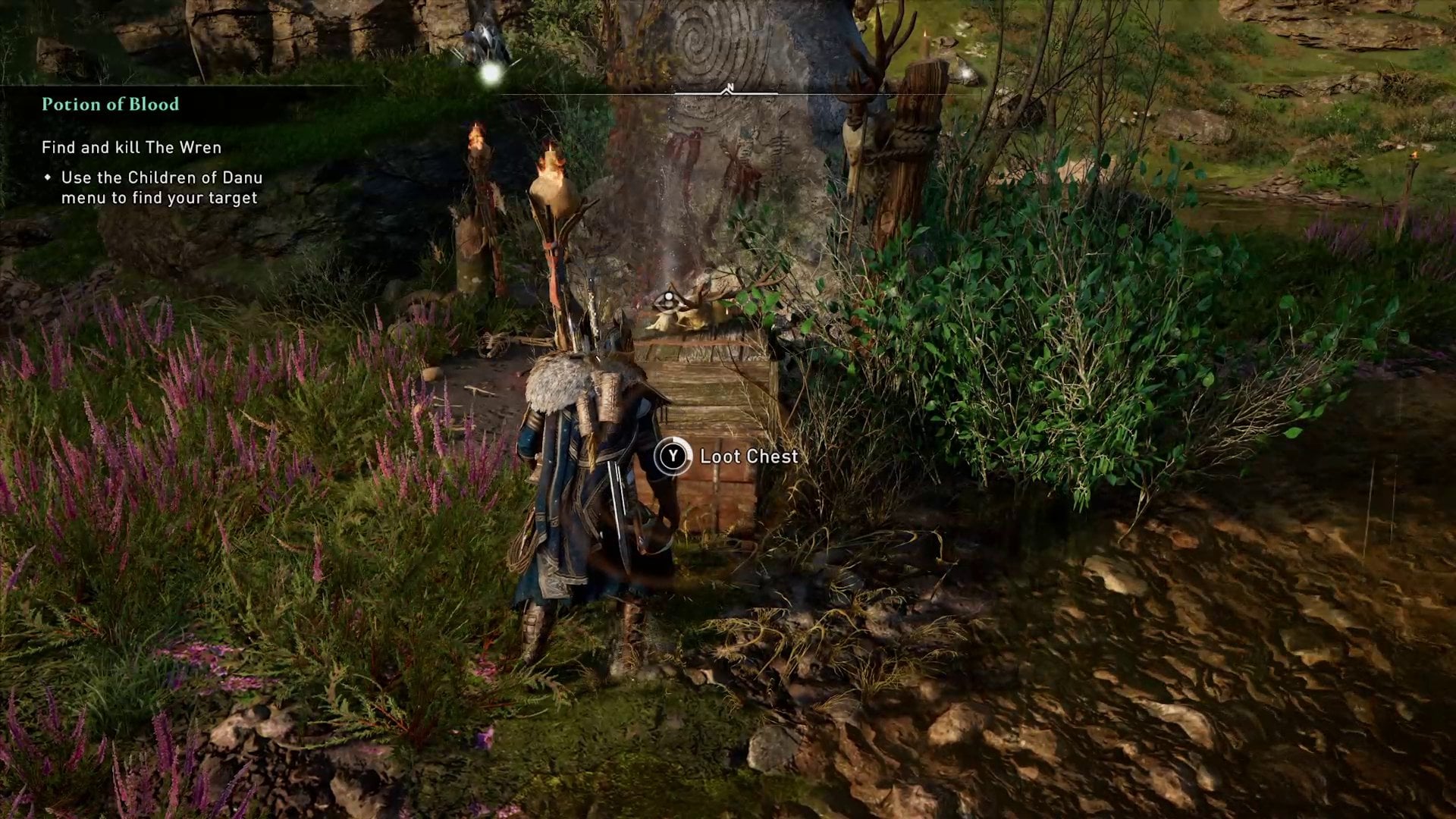The image size is (1456, 819).
Task: Open the Potion of Blood quest tracker
Action: click(x=110, y=105)
